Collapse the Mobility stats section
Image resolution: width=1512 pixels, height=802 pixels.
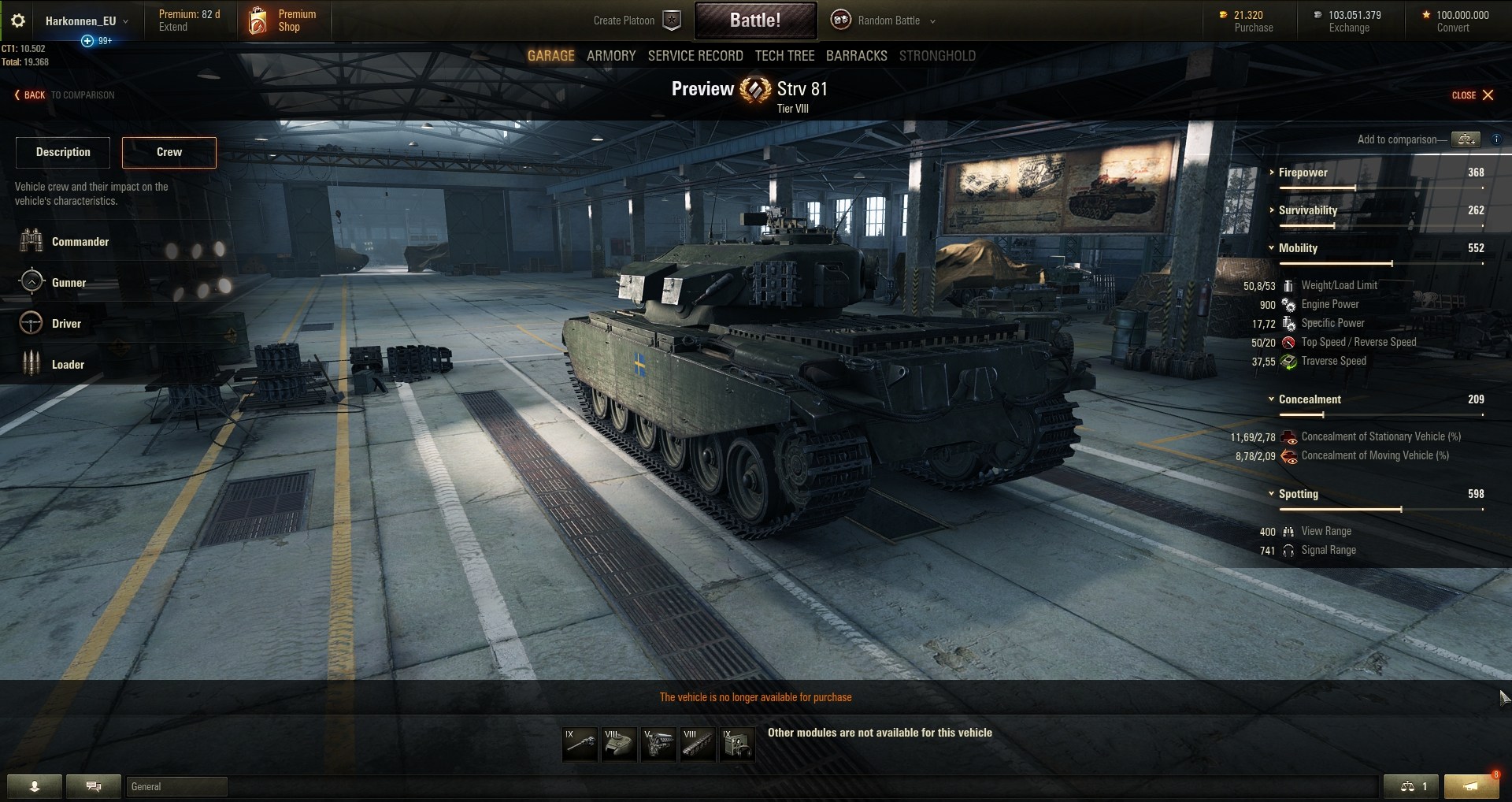1298,248
